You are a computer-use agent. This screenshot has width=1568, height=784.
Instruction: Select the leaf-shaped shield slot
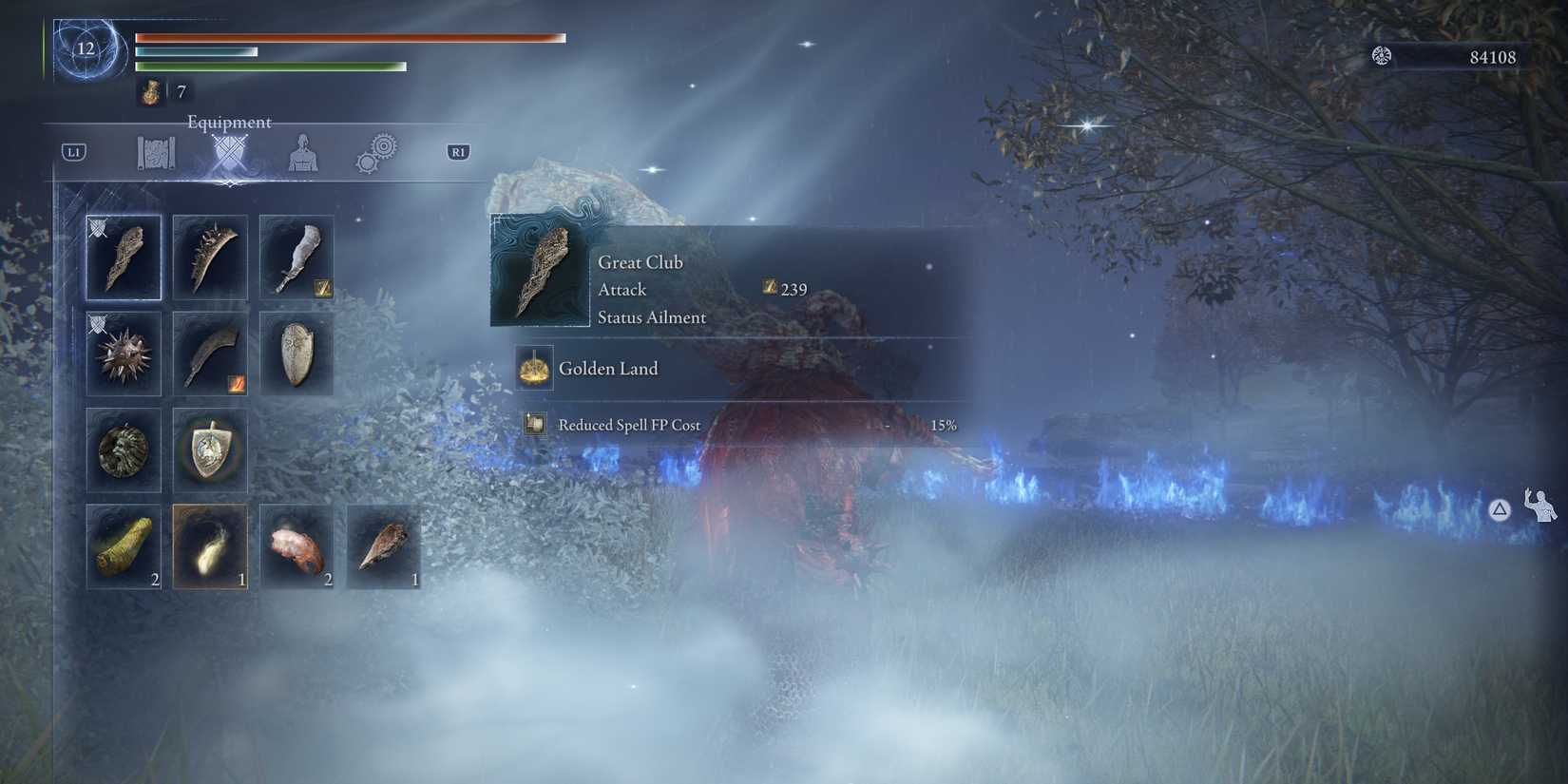click(296, 355)
